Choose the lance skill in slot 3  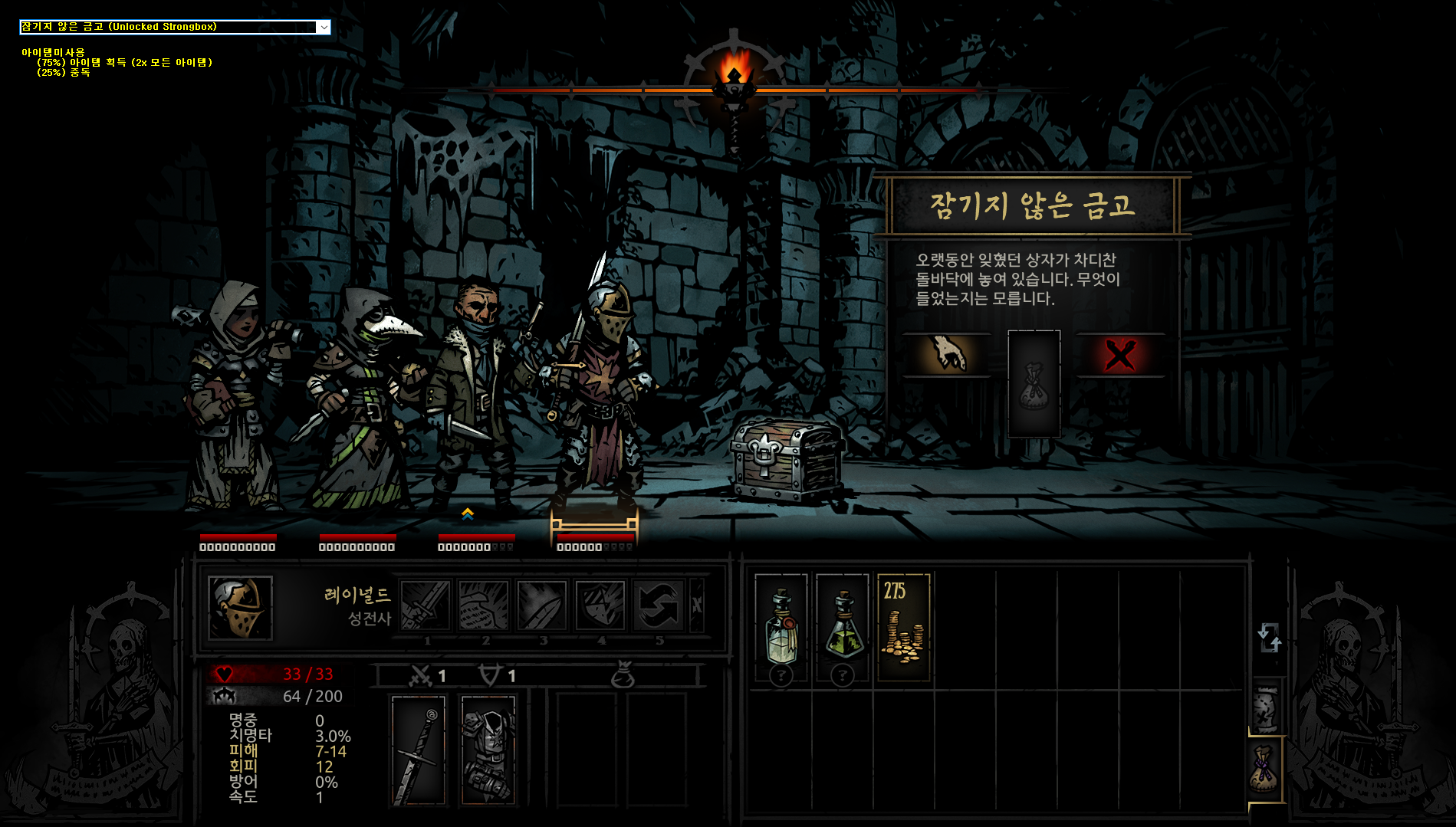[541, 605]
